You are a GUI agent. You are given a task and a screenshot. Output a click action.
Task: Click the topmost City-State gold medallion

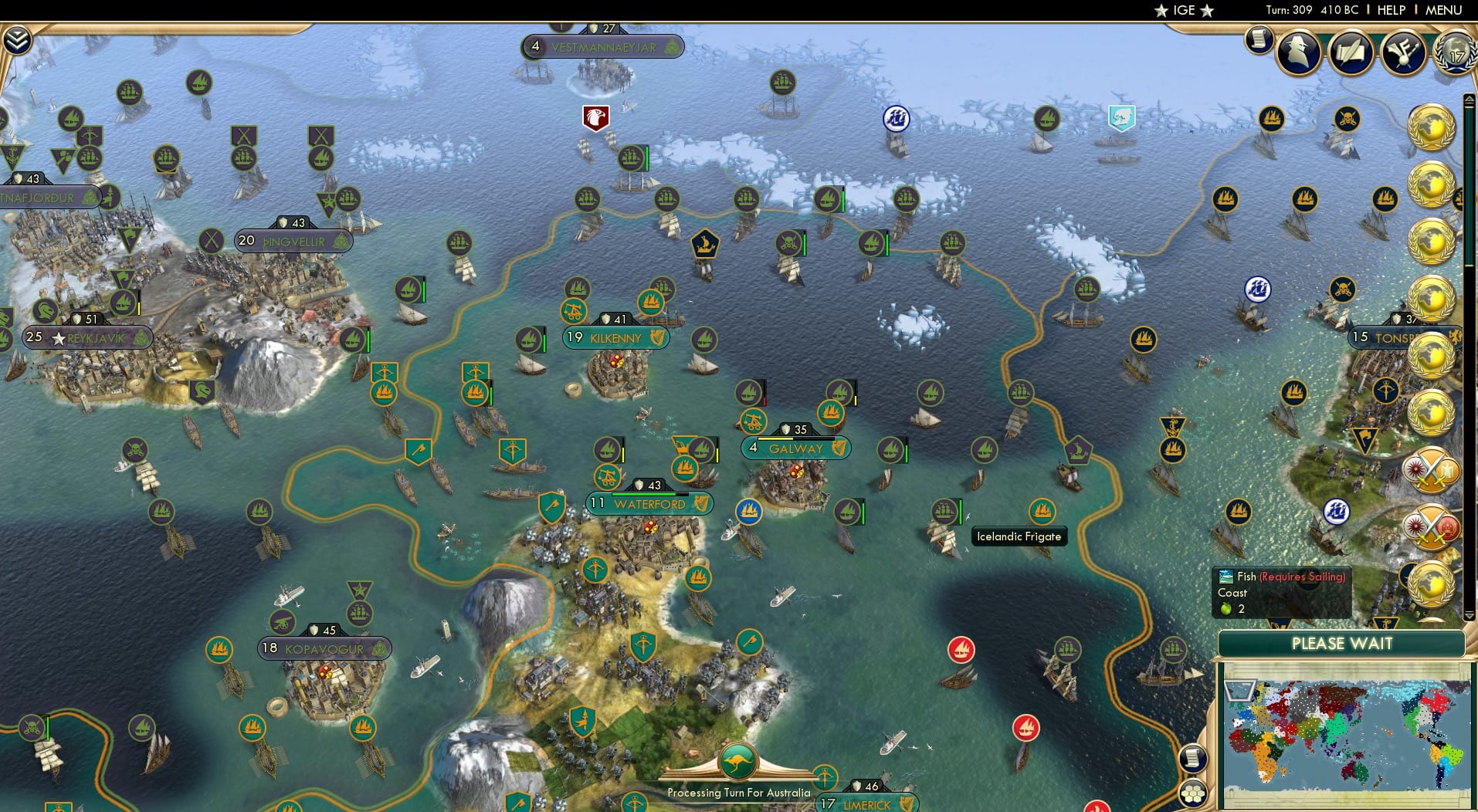coord(1434,127)
